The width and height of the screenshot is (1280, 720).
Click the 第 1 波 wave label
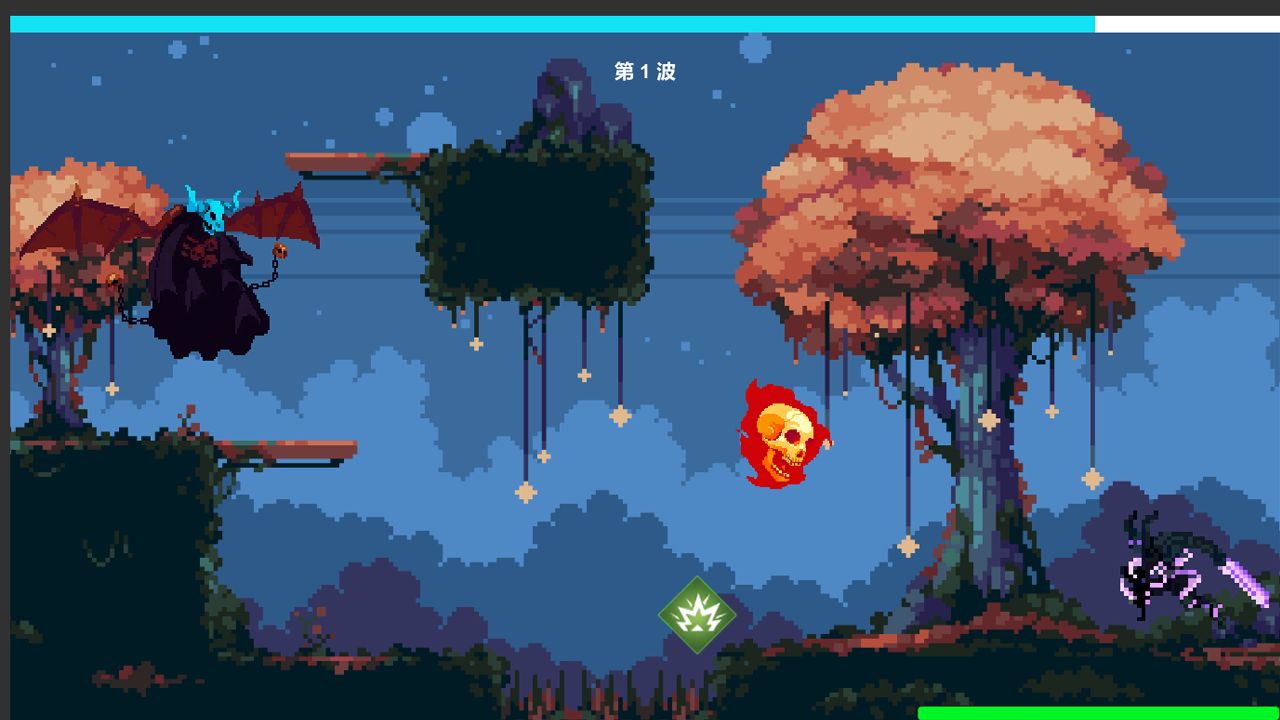(x=645, y=72)
